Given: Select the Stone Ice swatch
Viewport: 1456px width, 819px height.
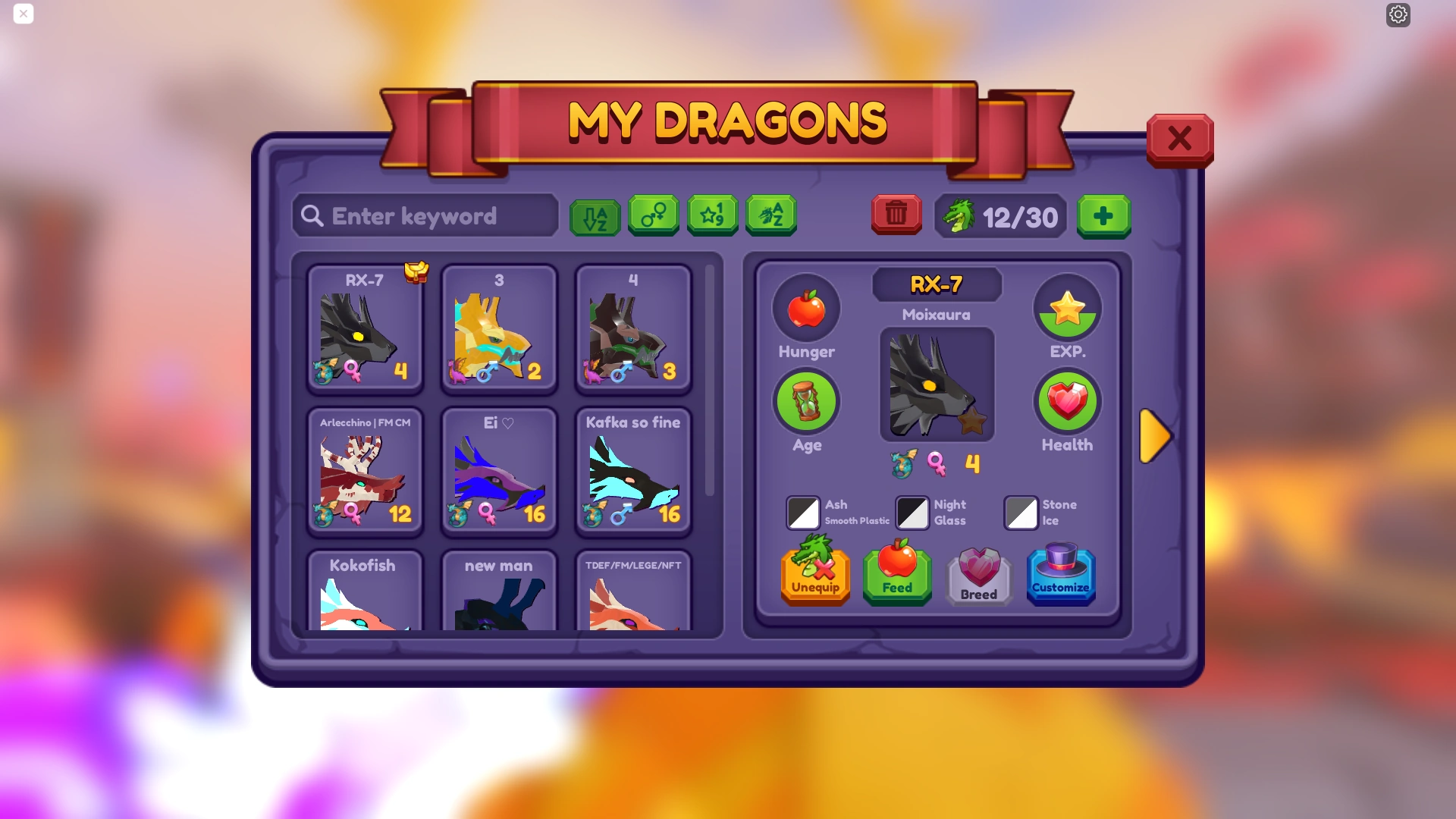Looking at the screenshot, I should tap(1021, 513).
